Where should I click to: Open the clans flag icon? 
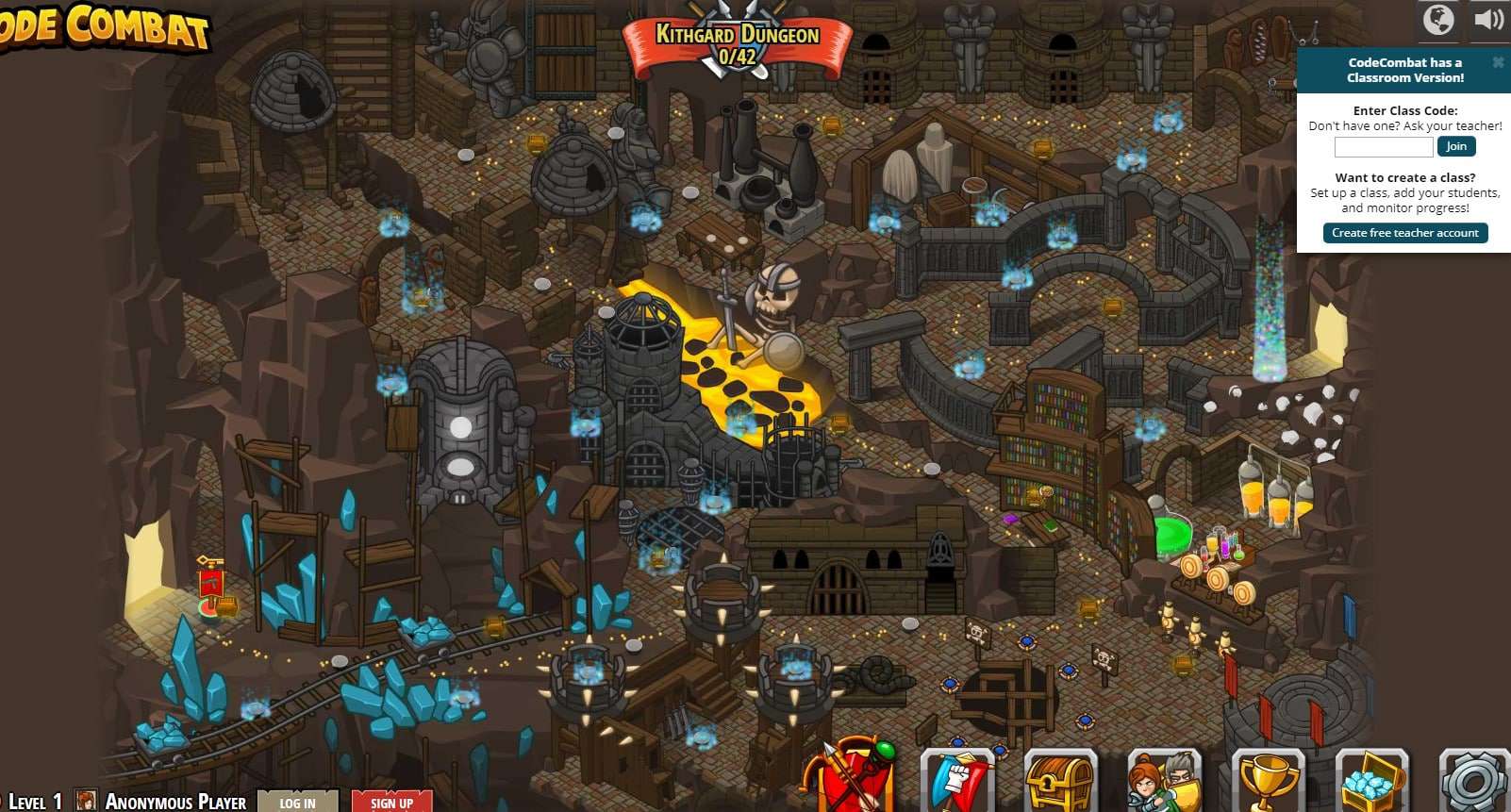coord(957,783)
